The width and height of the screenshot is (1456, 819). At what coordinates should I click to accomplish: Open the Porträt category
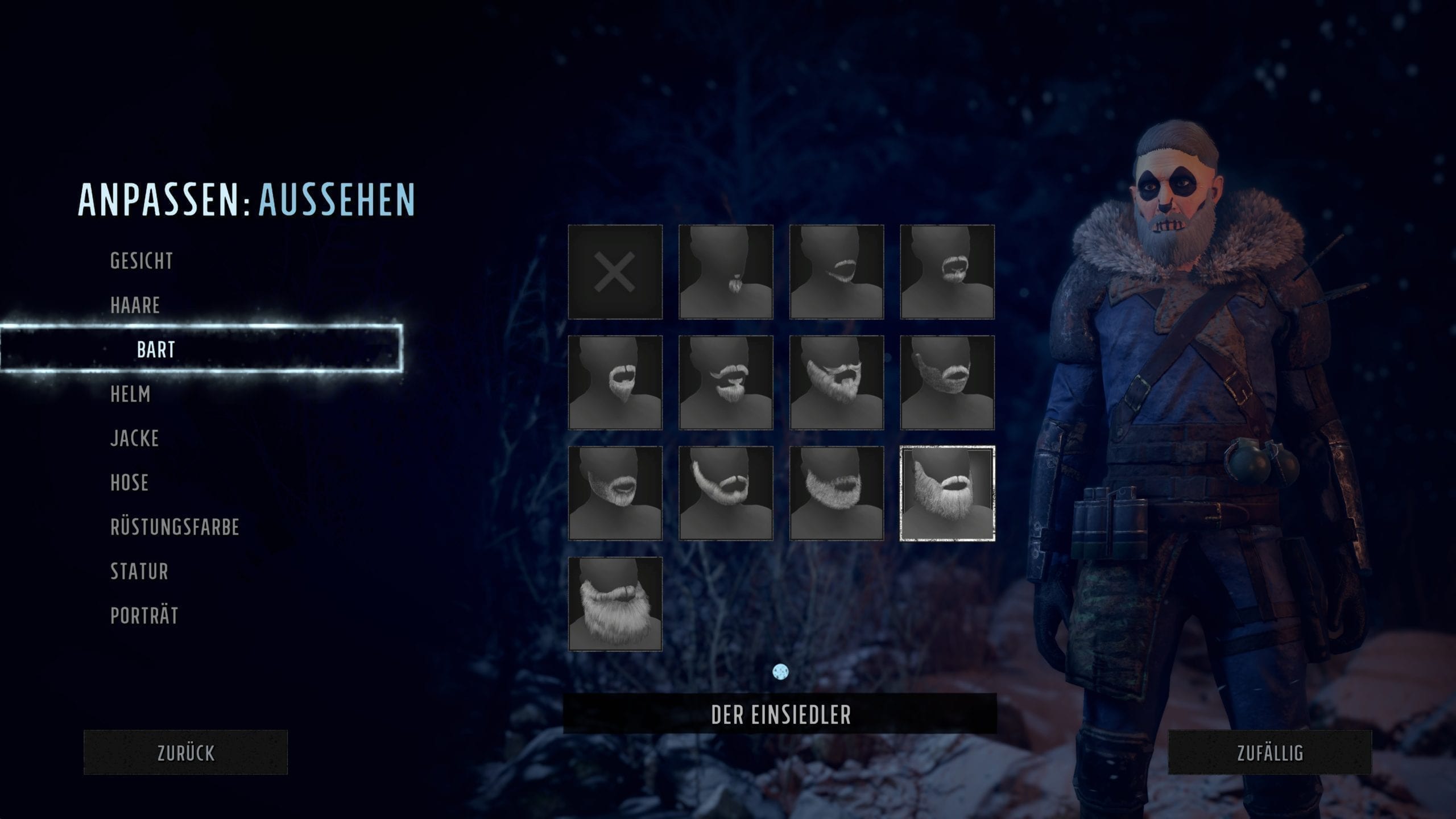point(144,616)
